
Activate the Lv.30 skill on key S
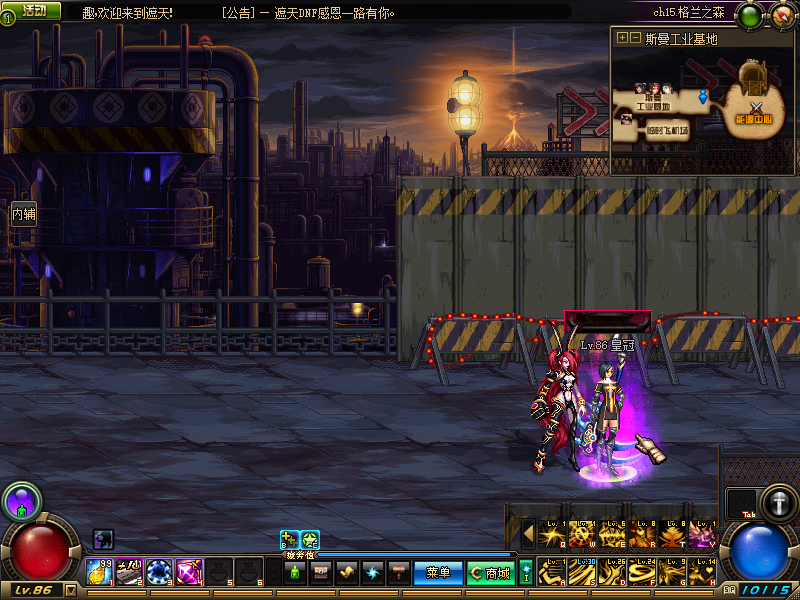point(582,572)
